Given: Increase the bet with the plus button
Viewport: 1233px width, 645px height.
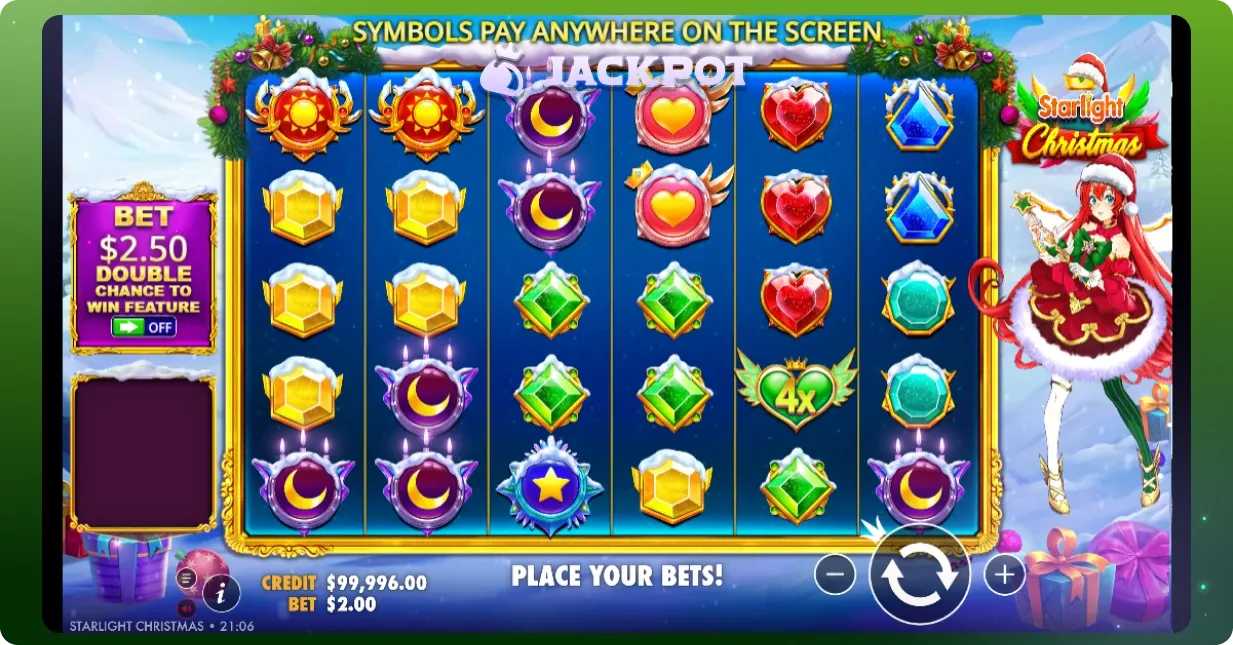Looking at the screenshot, I should click(x=1005, y=574).
